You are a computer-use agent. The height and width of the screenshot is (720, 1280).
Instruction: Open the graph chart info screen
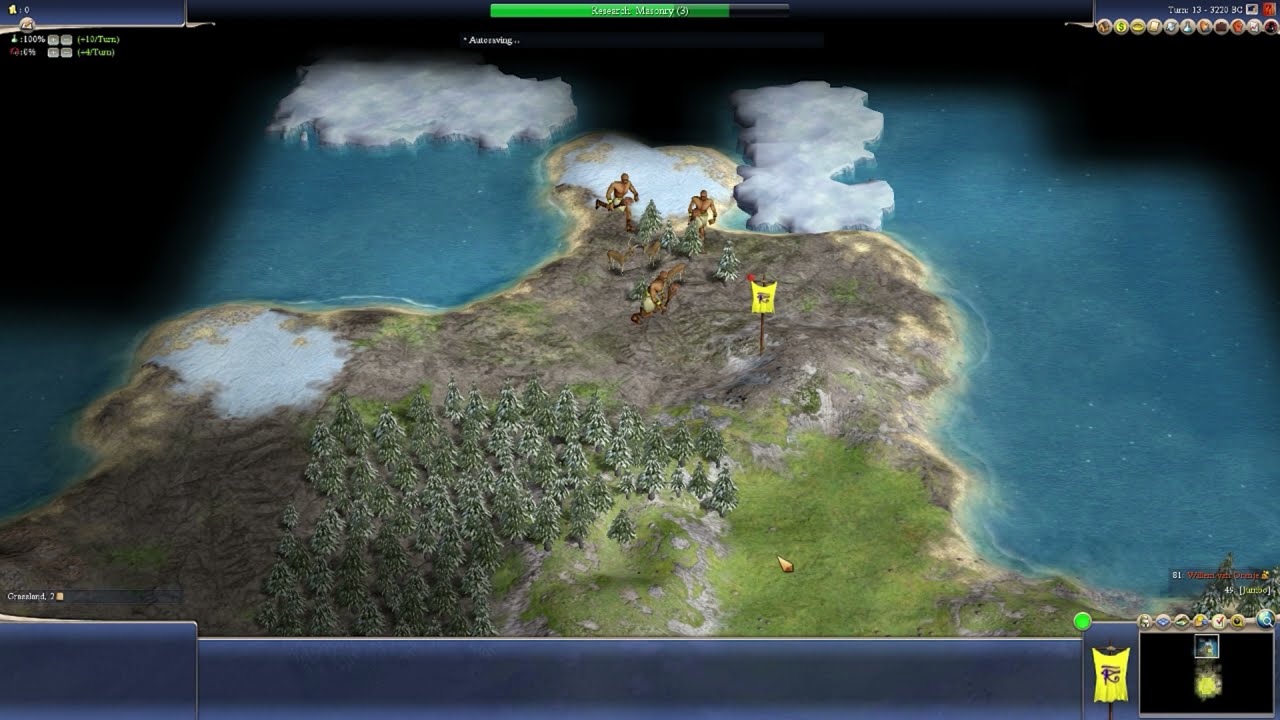(1252, 27)
